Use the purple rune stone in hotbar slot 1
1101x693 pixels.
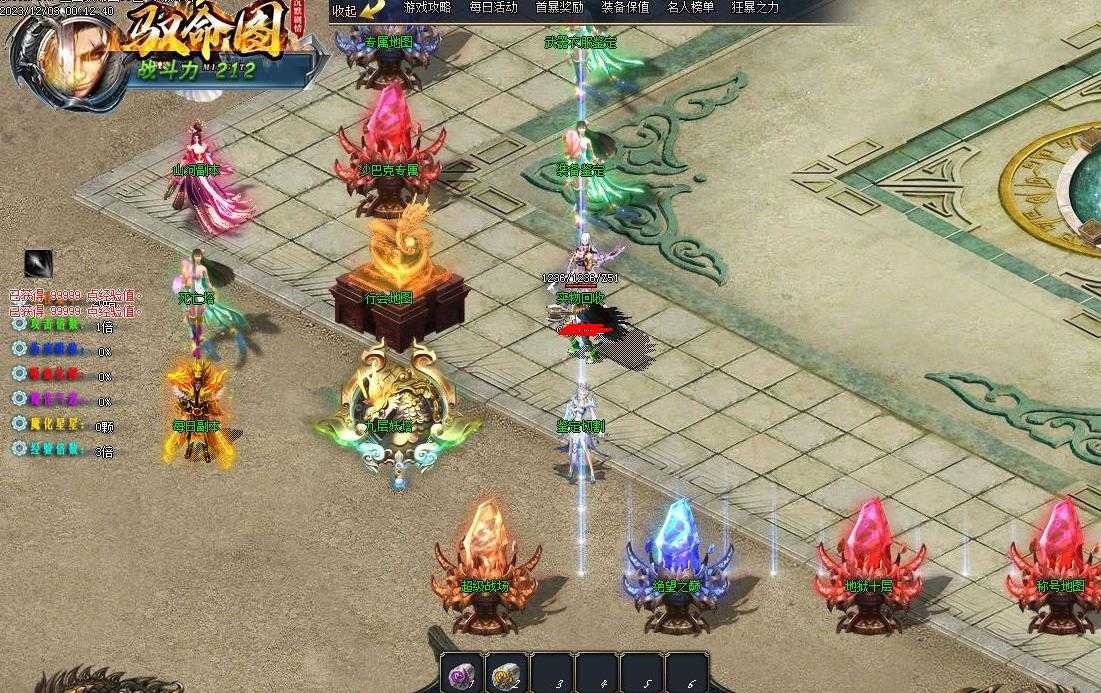coord(462,674)
